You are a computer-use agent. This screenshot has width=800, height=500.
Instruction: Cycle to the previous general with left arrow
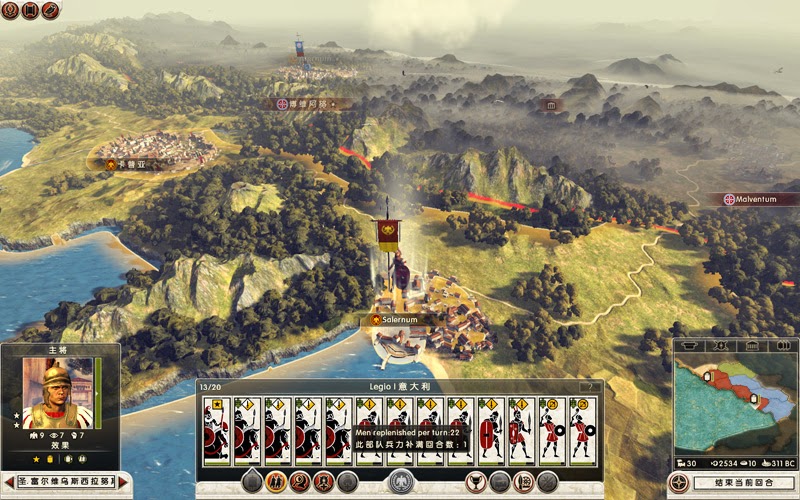8,482
